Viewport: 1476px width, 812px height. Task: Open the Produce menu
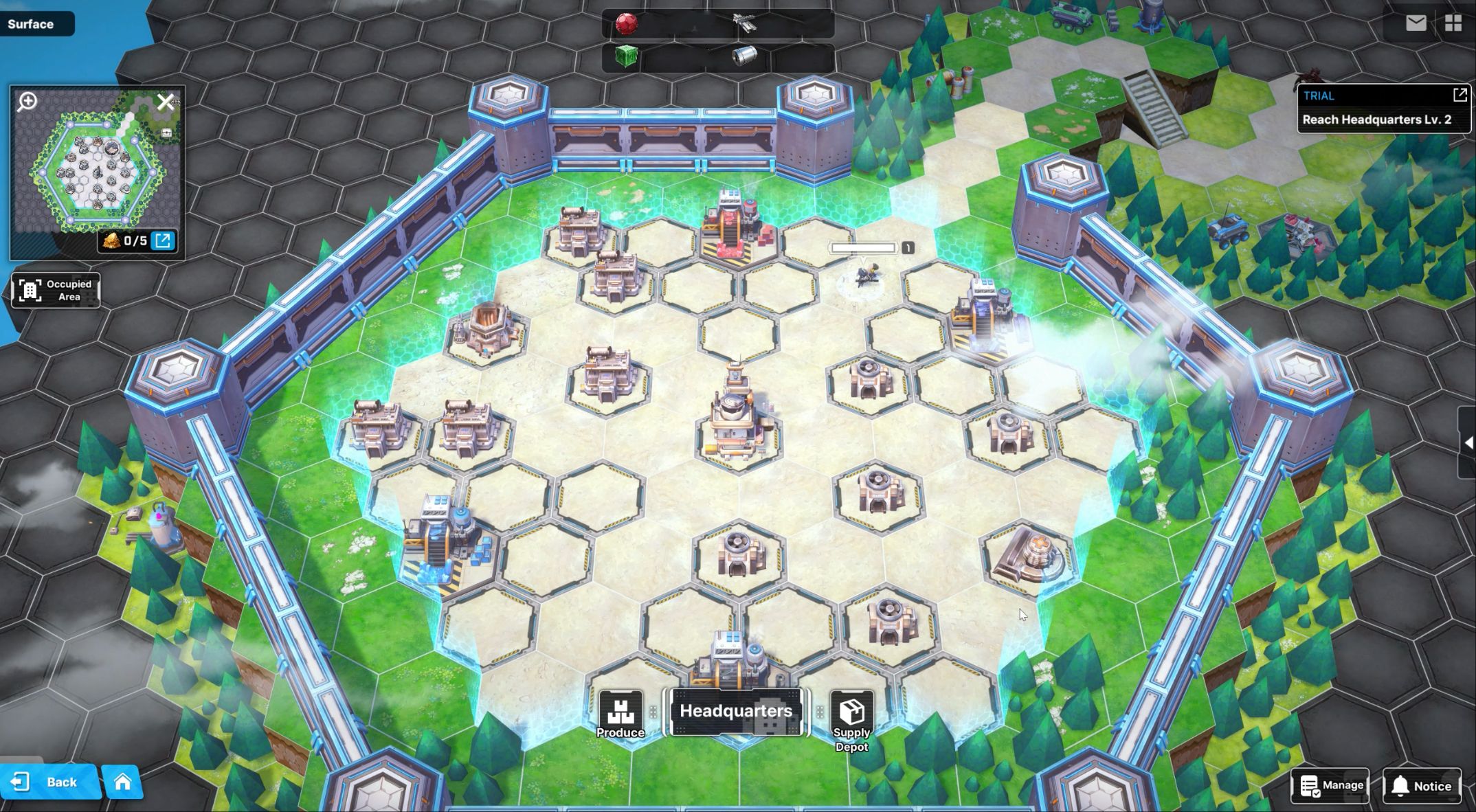[x=620, y=715]
